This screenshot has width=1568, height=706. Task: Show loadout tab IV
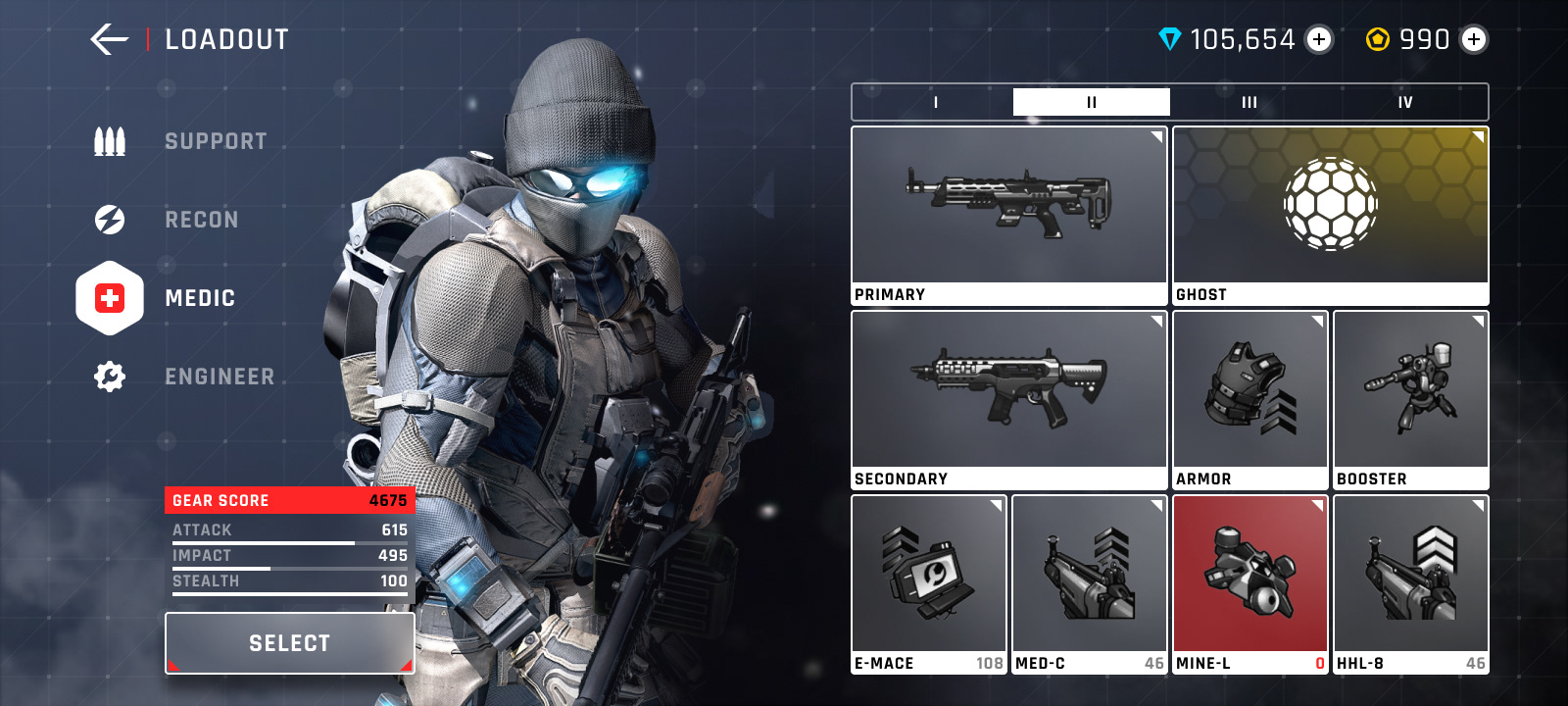[1405, 102]
